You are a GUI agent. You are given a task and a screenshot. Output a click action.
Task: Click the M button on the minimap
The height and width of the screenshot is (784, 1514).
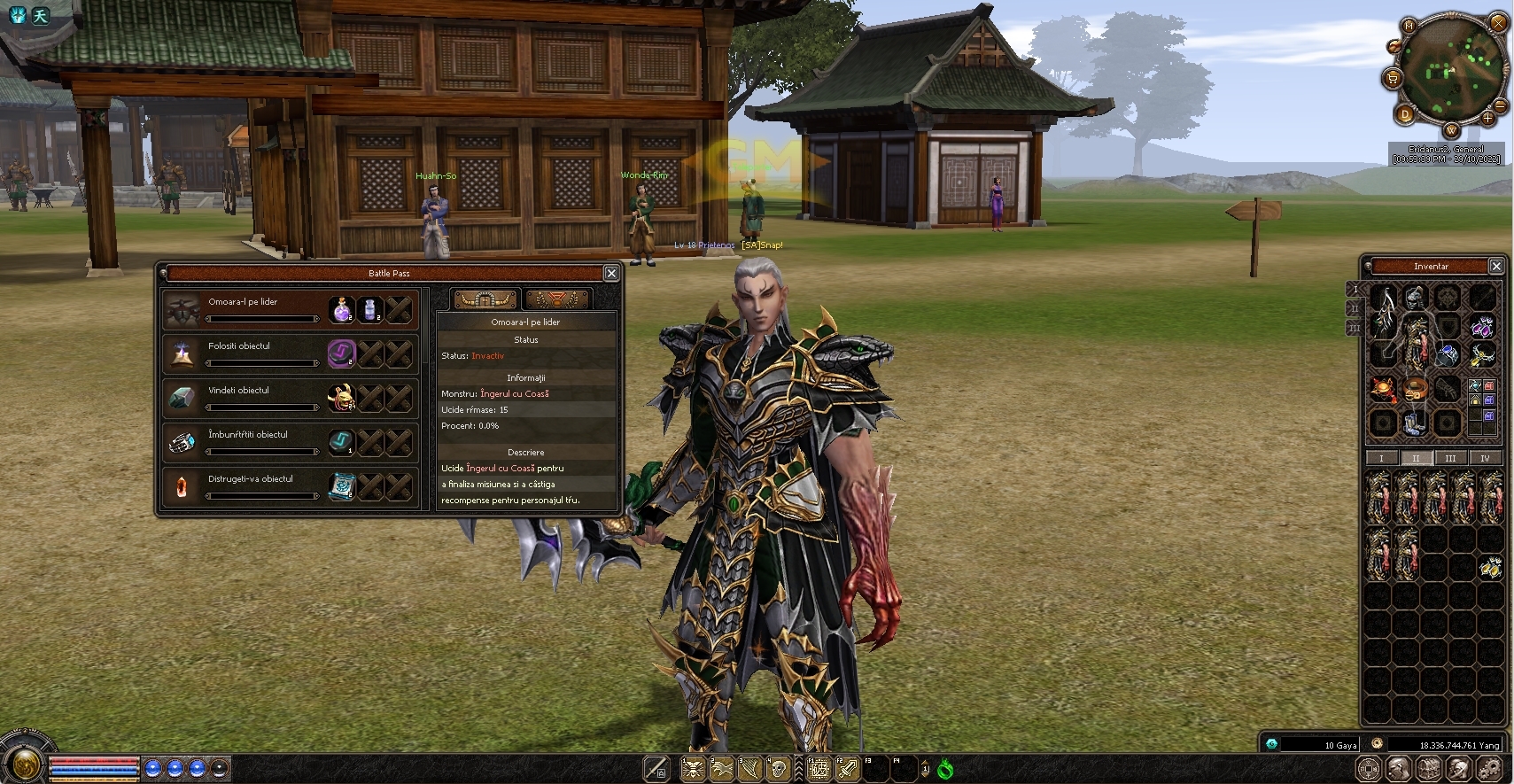[x=1409, y=26]
